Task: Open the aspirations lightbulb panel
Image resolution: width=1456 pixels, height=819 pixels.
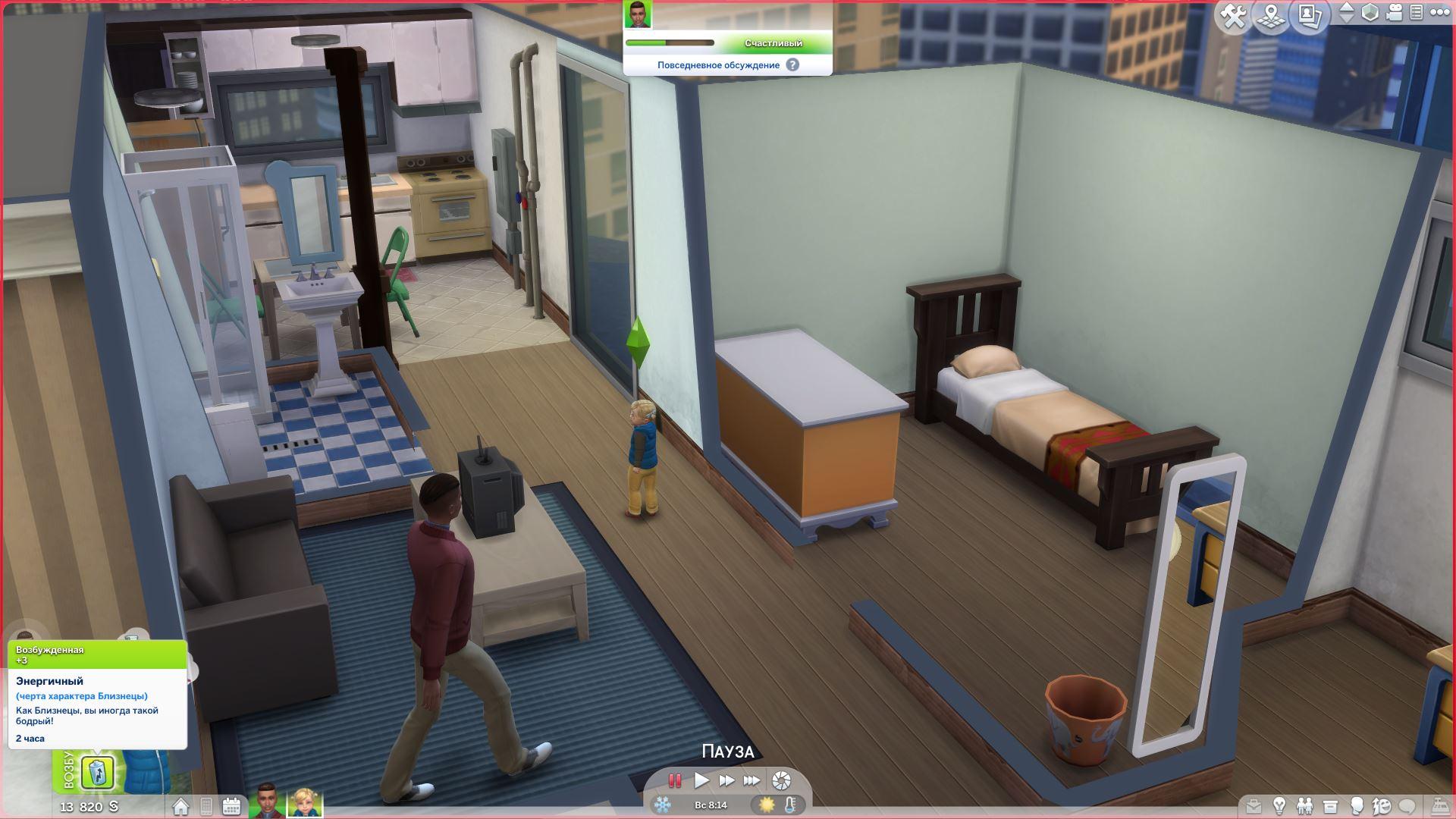Action: (x=1279, y=806)
